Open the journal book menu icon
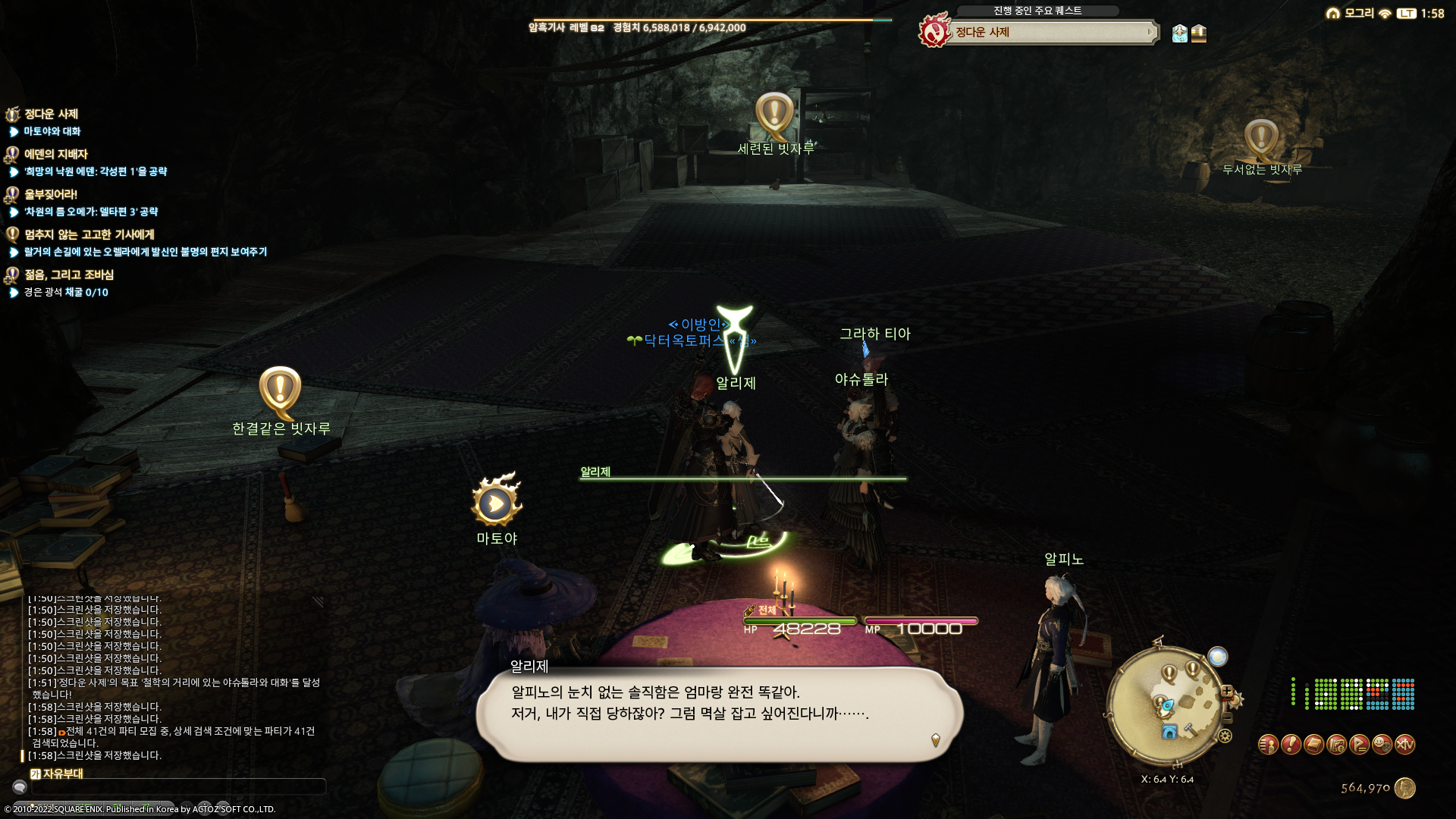Viewport: 1456px width, 819px height. tap(1313, 745)
